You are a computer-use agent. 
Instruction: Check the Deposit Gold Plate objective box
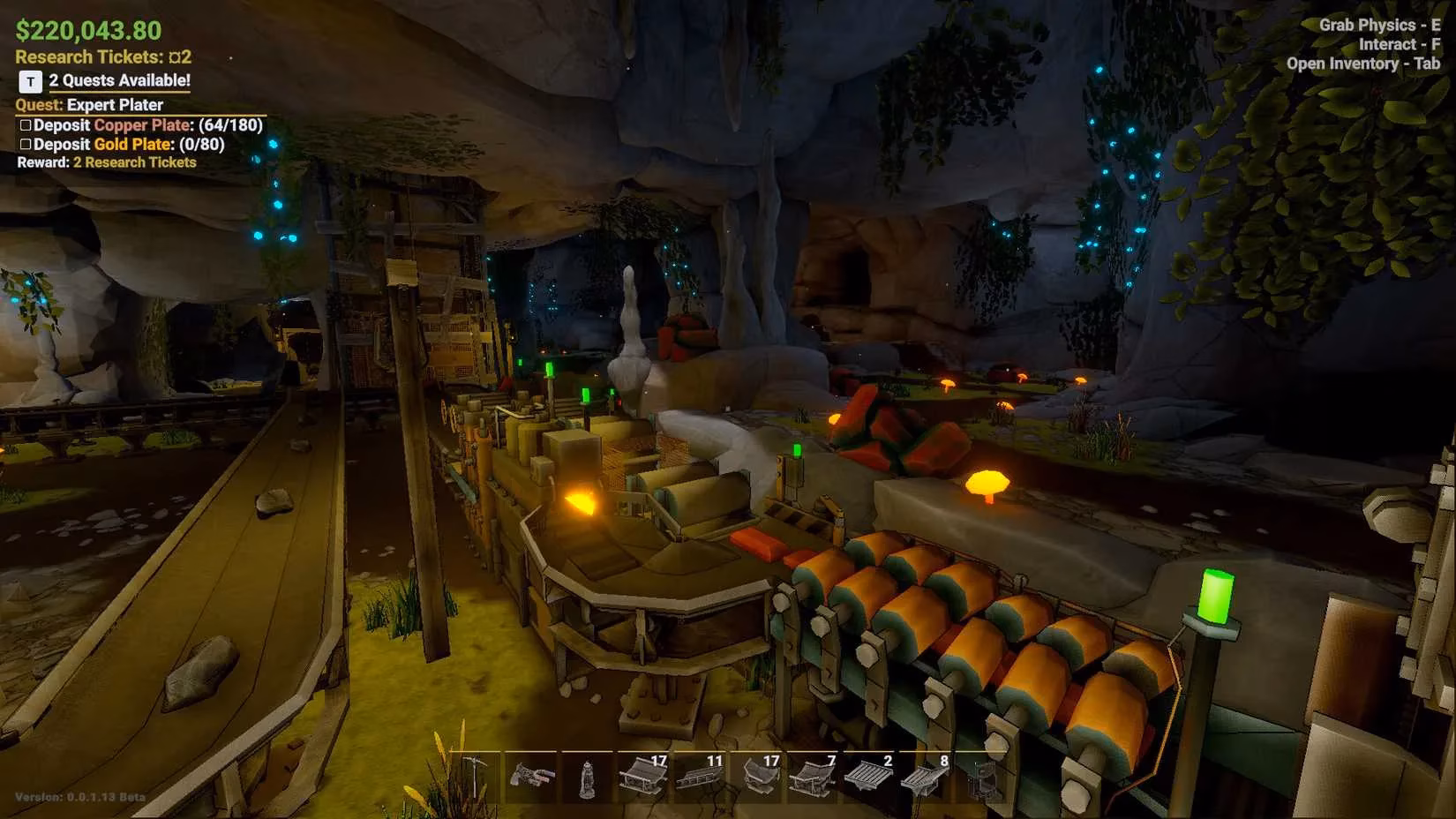[24, 143]
